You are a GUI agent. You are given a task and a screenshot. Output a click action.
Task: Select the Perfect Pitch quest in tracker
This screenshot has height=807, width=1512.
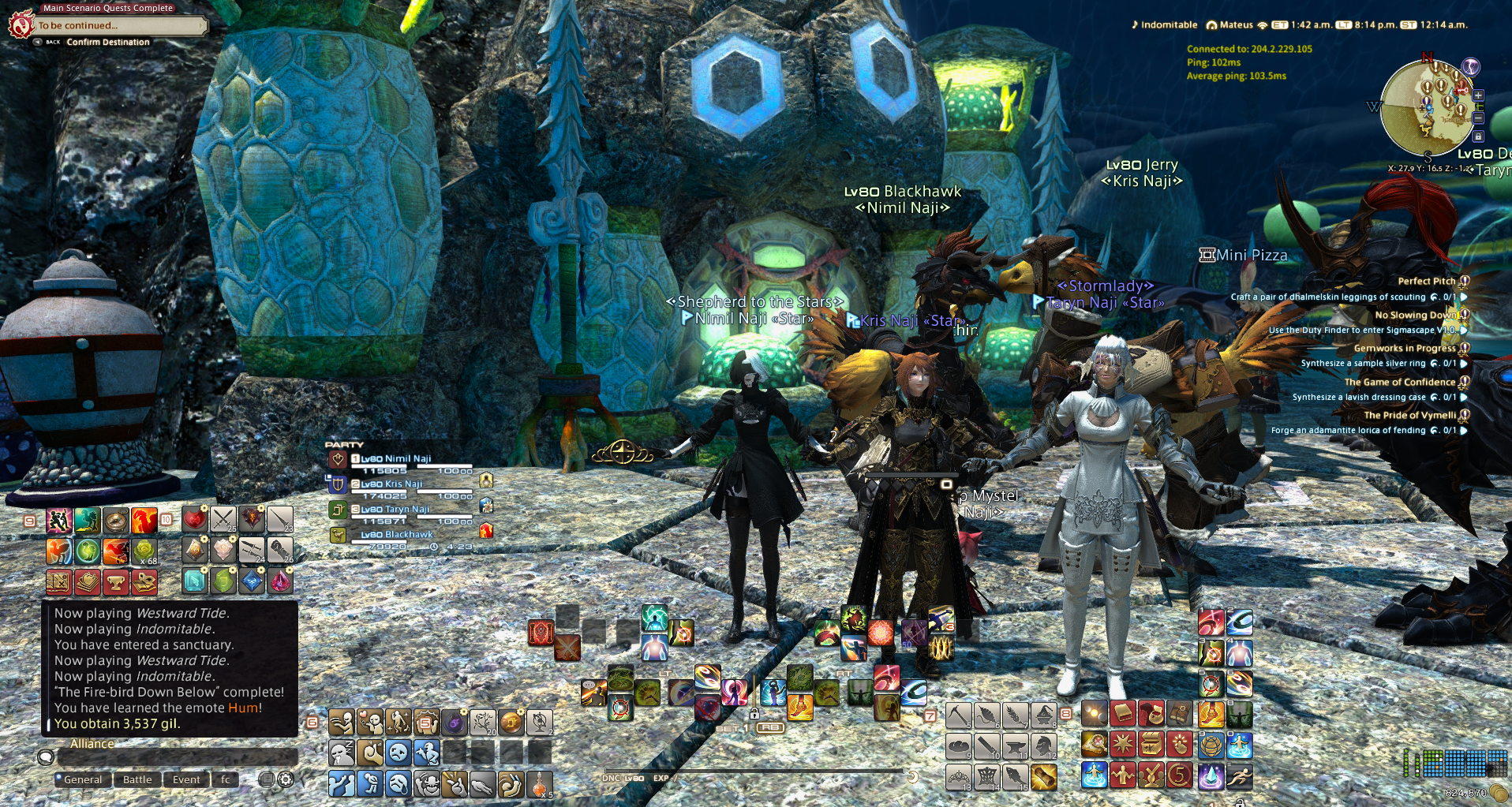coord(1426,281)
